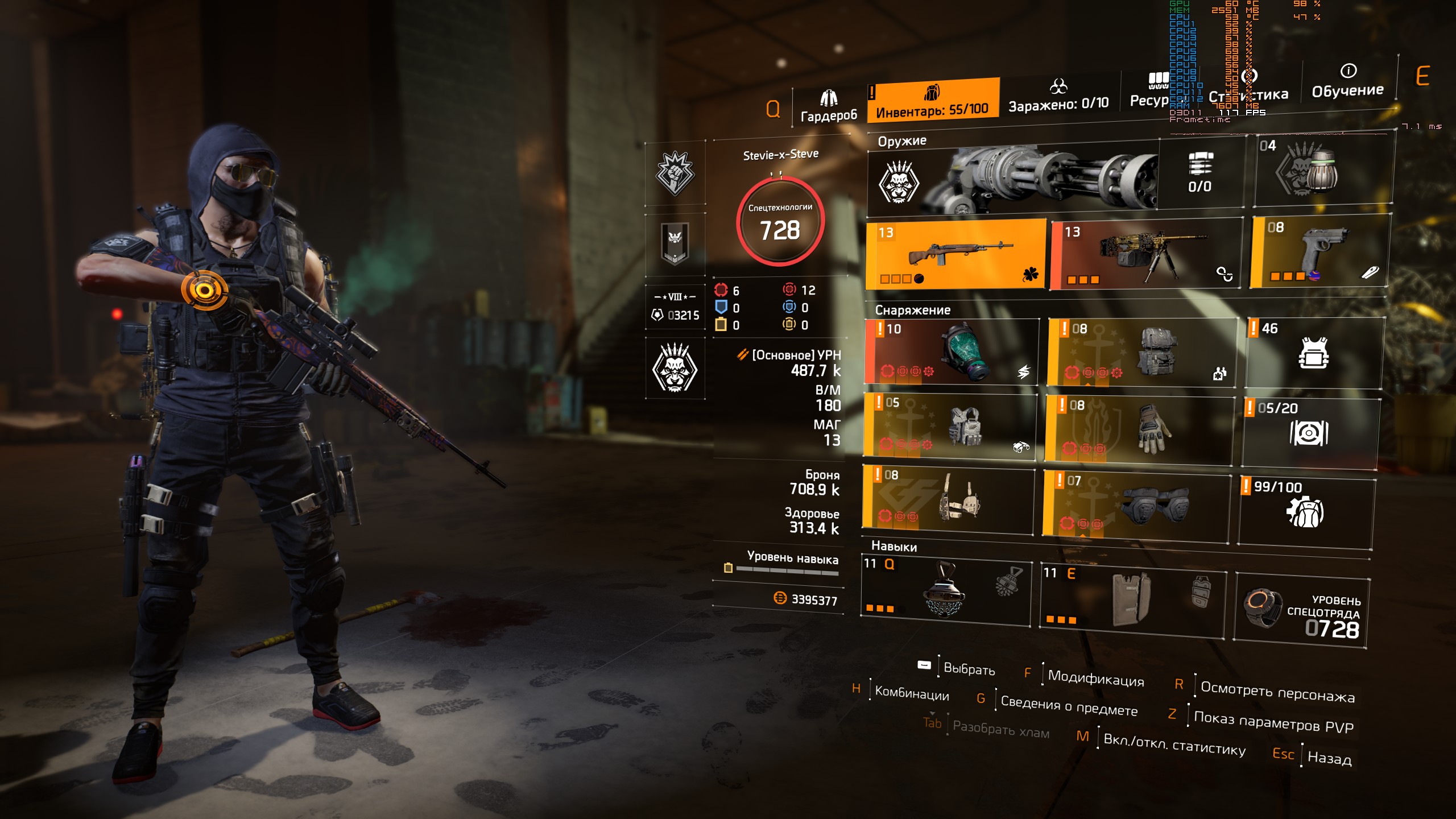The image size is (1456, 819).
Task: Open the Обучение tab
Action: tap(1347, 82)
